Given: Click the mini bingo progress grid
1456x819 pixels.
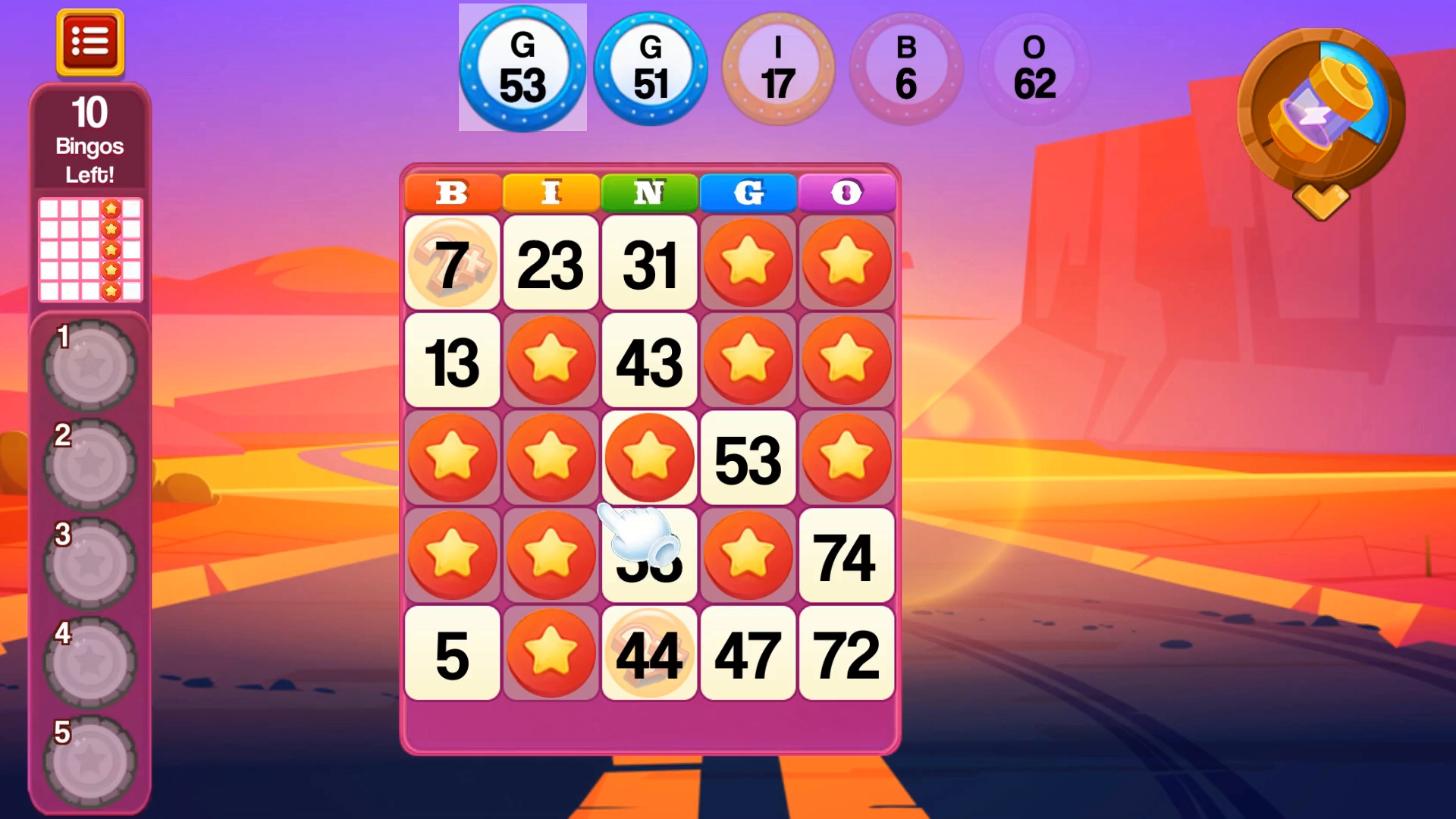Looking at the screenshot, I should [x=89, y=250].
